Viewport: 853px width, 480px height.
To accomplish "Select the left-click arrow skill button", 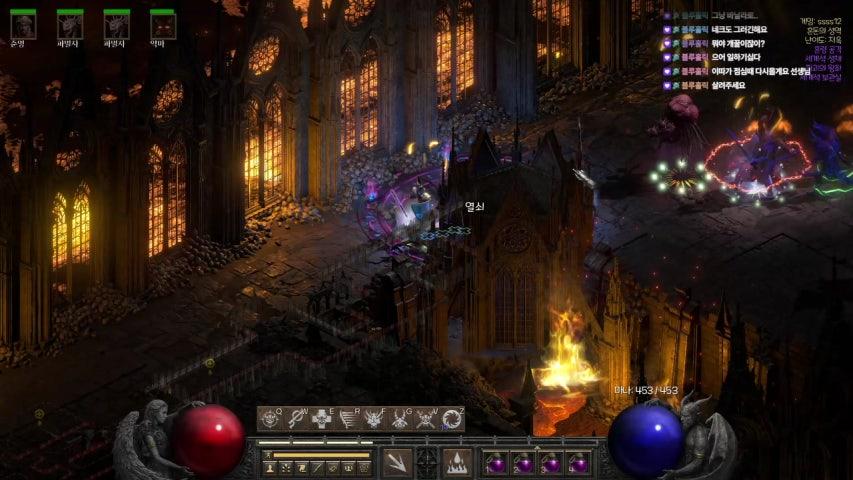I will pos(396,463).
